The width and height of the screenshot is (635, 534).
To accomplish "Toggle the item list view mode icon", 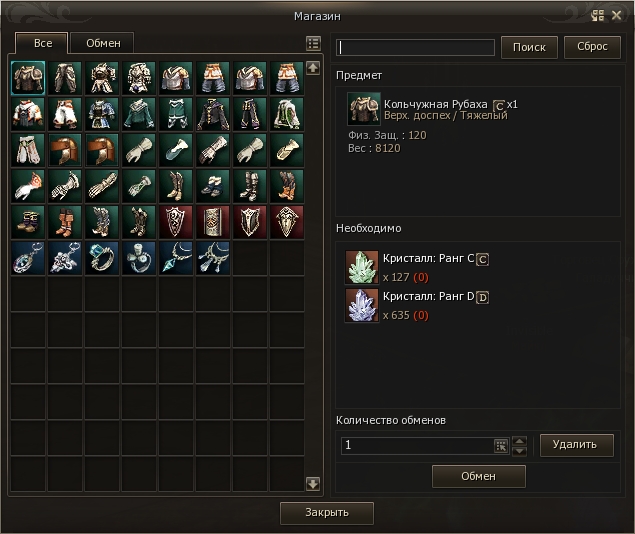I will 313,44.
